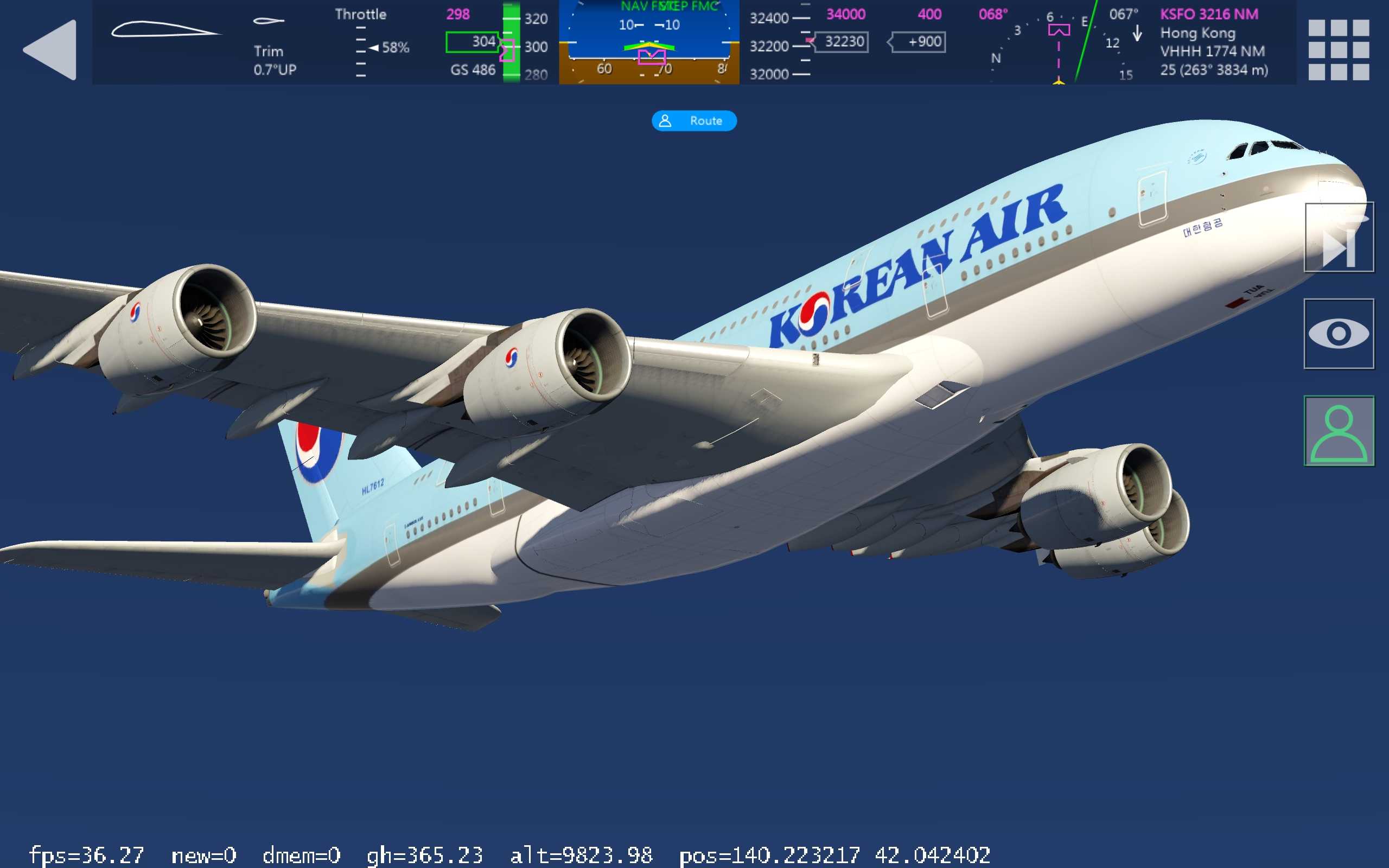The width and height of the screenshot is (1389, 868).
Task: Select the 34000 altitude target
Action: click(845, 14)
